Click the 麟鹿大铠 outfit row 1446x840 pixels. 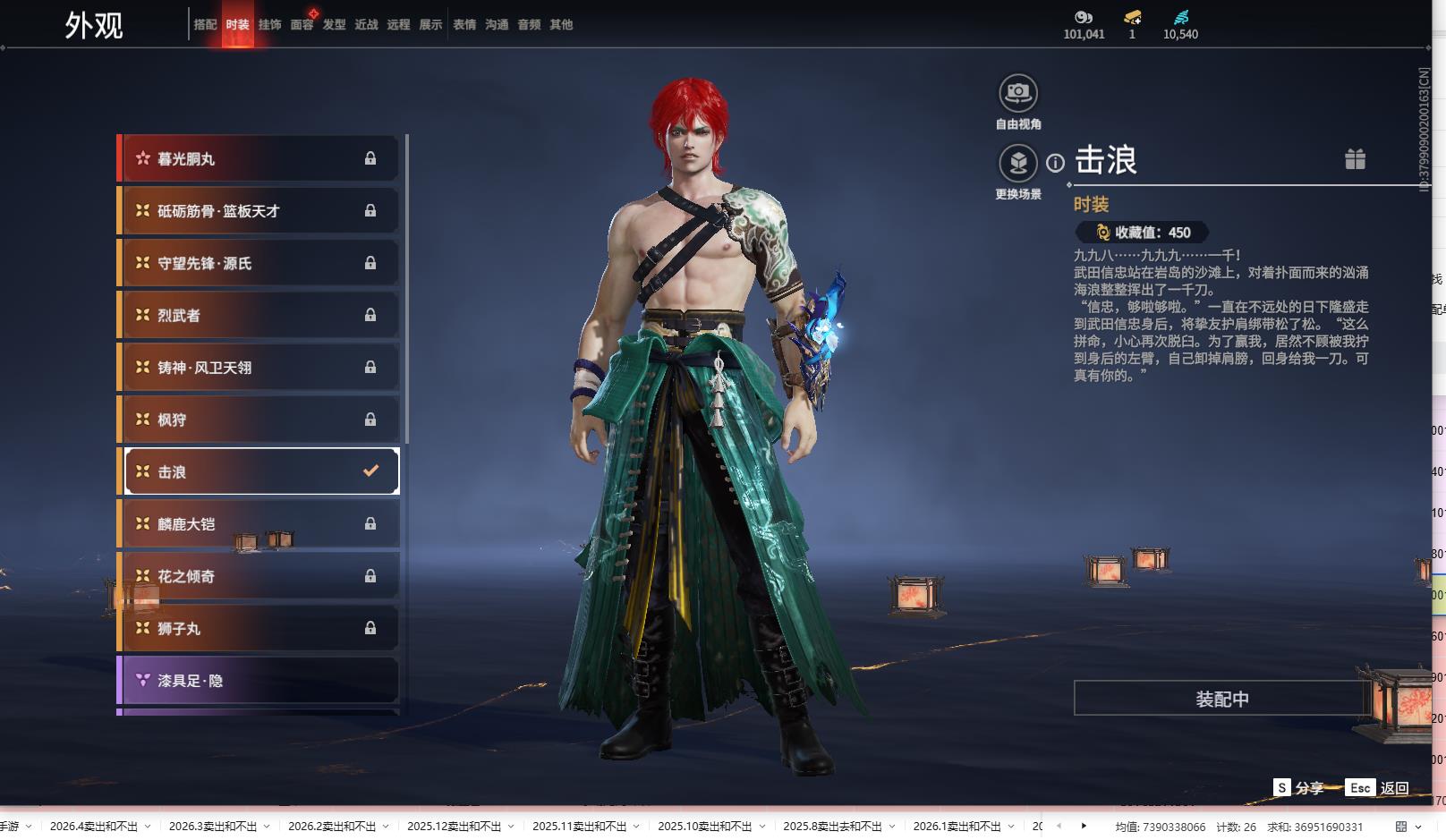pyautogui.click(x=259, y=524)
